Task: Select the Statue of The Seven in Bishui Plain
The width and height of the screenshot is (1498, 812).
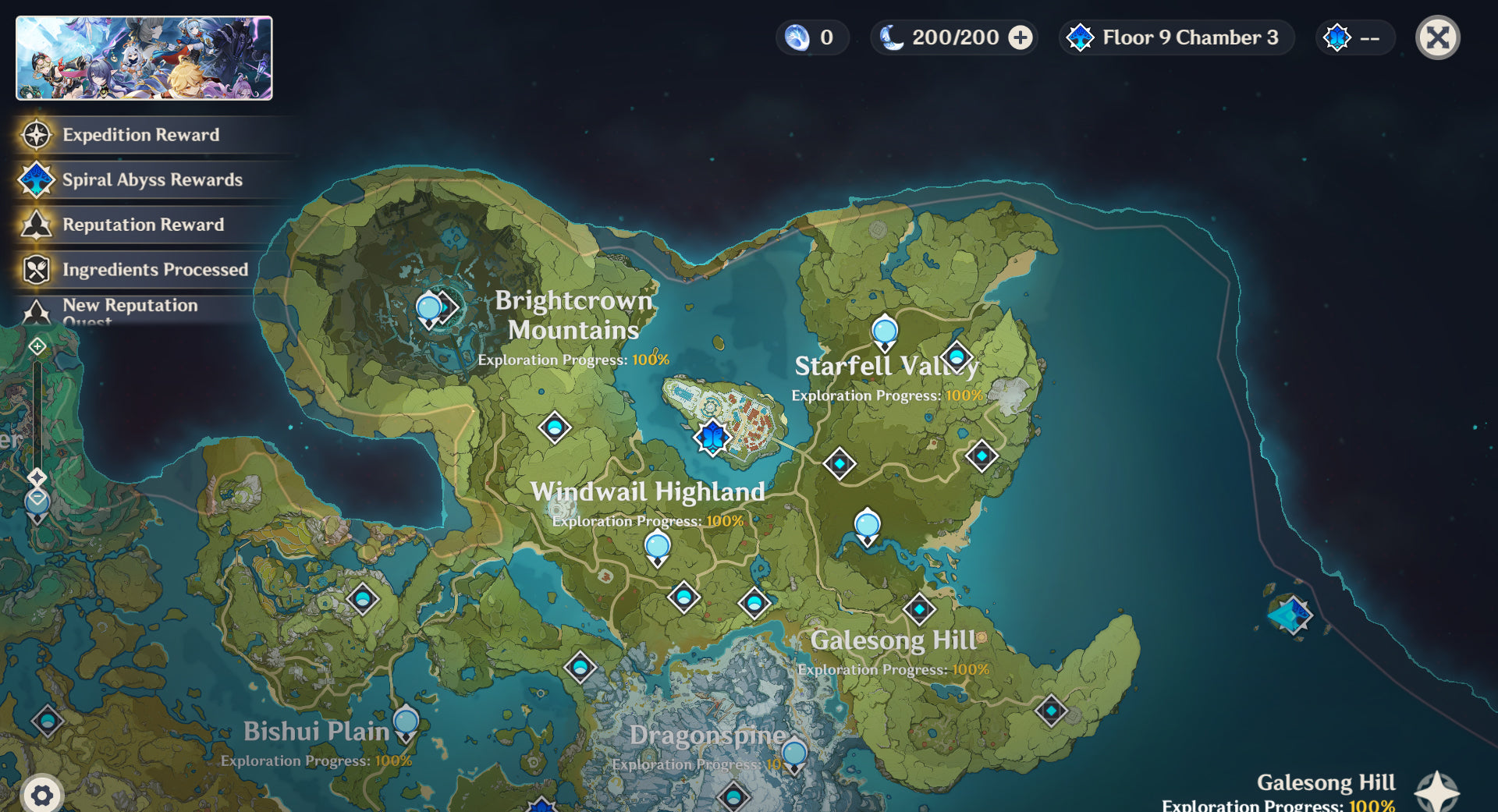Action: click(406, 722)
